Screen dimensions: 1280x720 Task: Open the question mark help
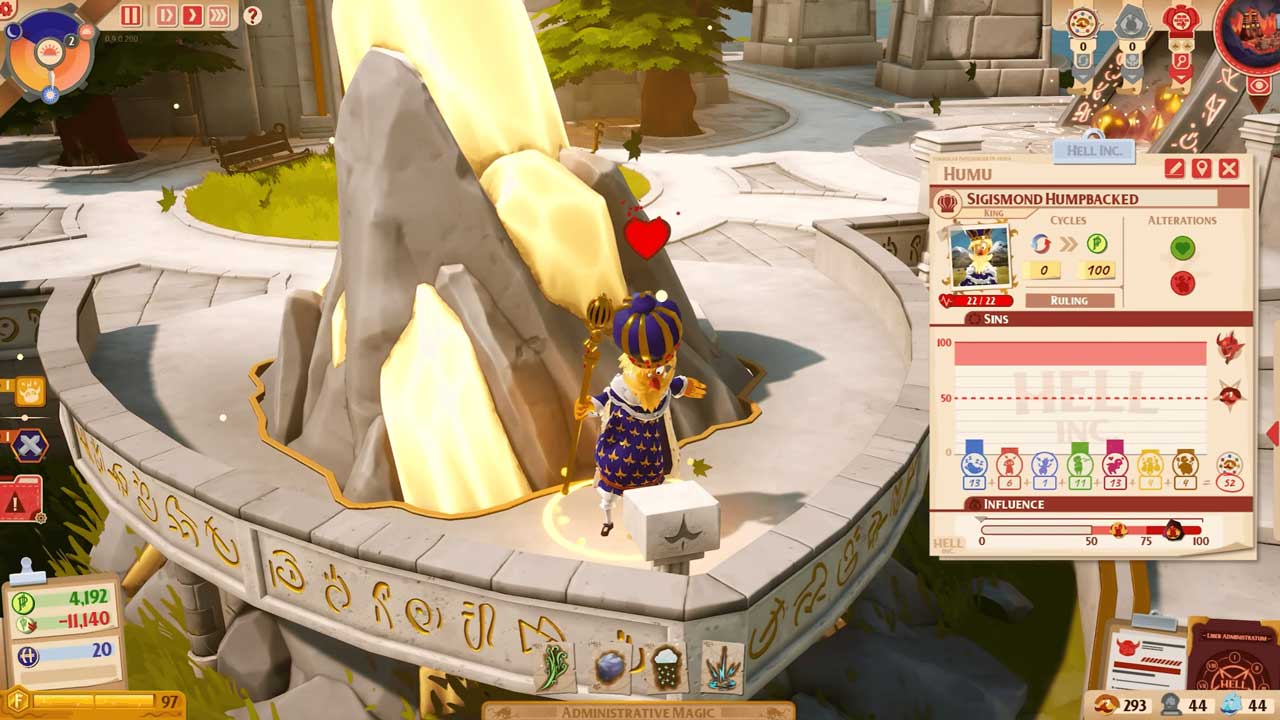252,16
